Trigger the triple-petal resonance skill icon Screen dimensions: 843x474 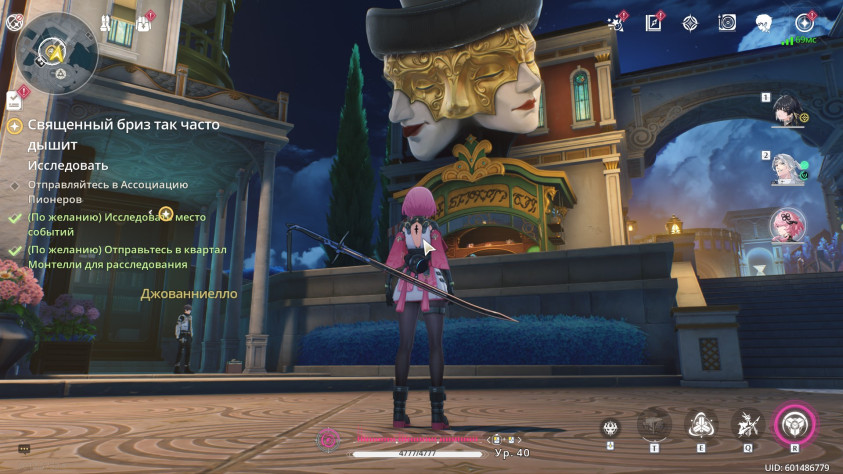pyautogui.click(x=701, y=424)
